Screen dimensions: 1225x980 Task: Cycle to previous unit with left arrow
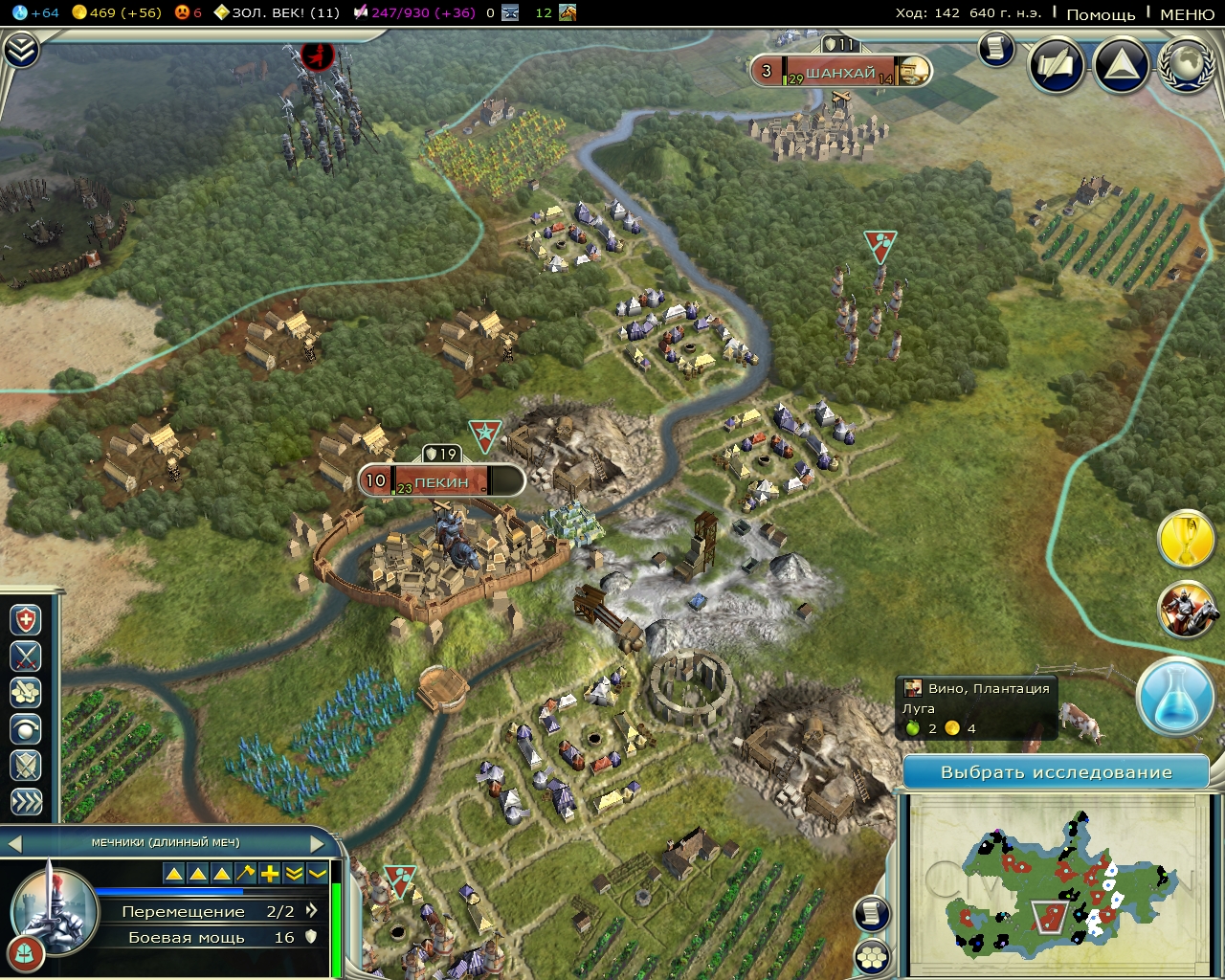pos(15,845)
